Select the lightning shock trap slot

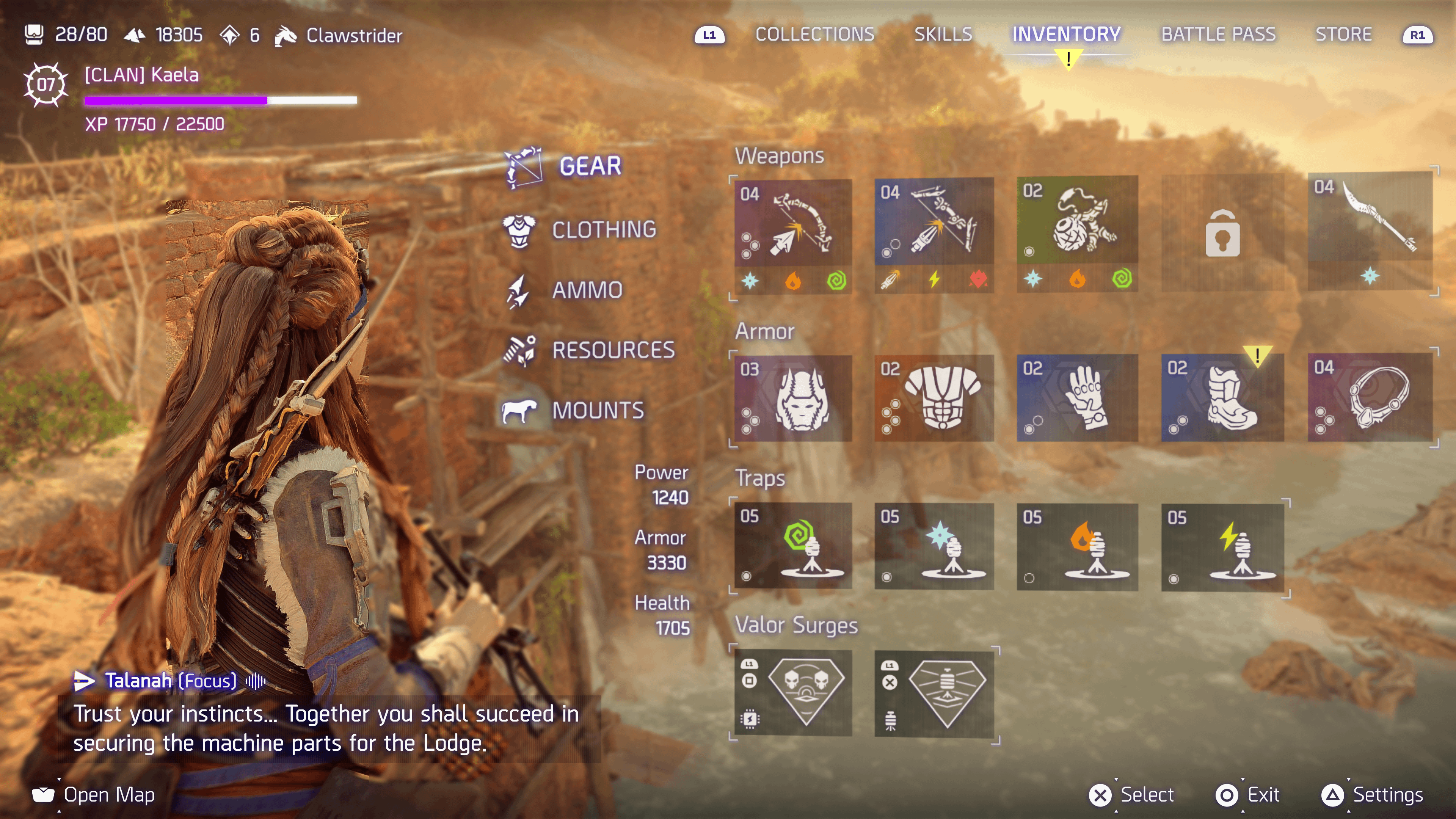(x=1222, y=546)
